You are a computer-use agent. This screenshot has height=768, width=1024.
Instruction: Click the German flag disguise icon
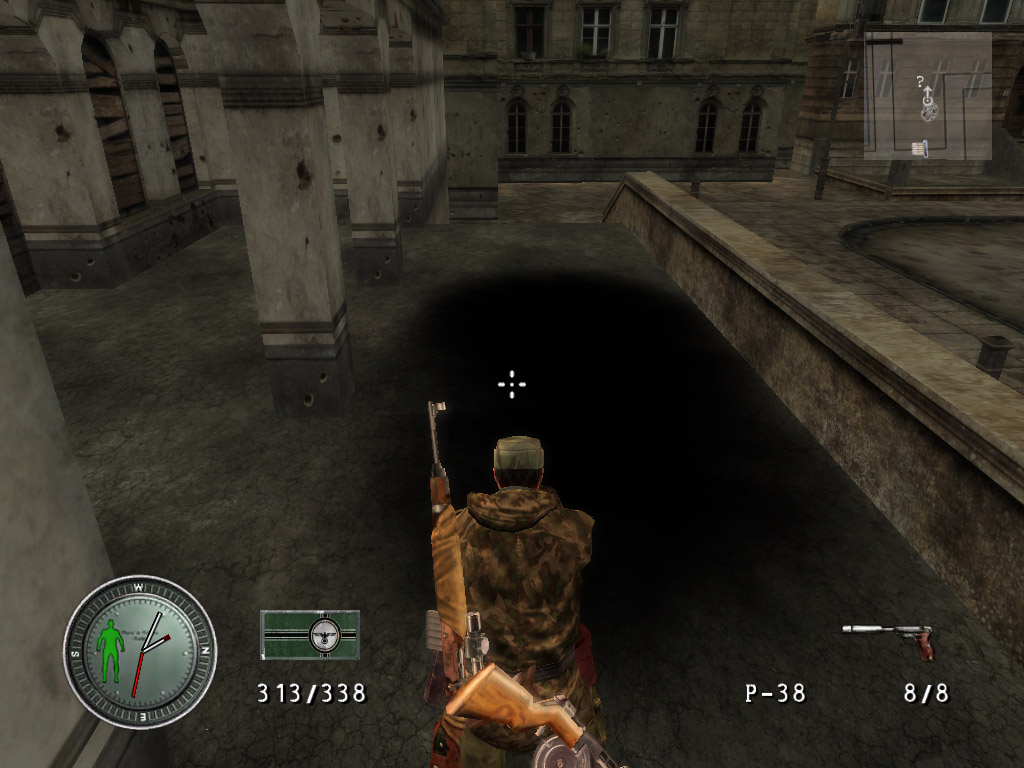point(309,635)
